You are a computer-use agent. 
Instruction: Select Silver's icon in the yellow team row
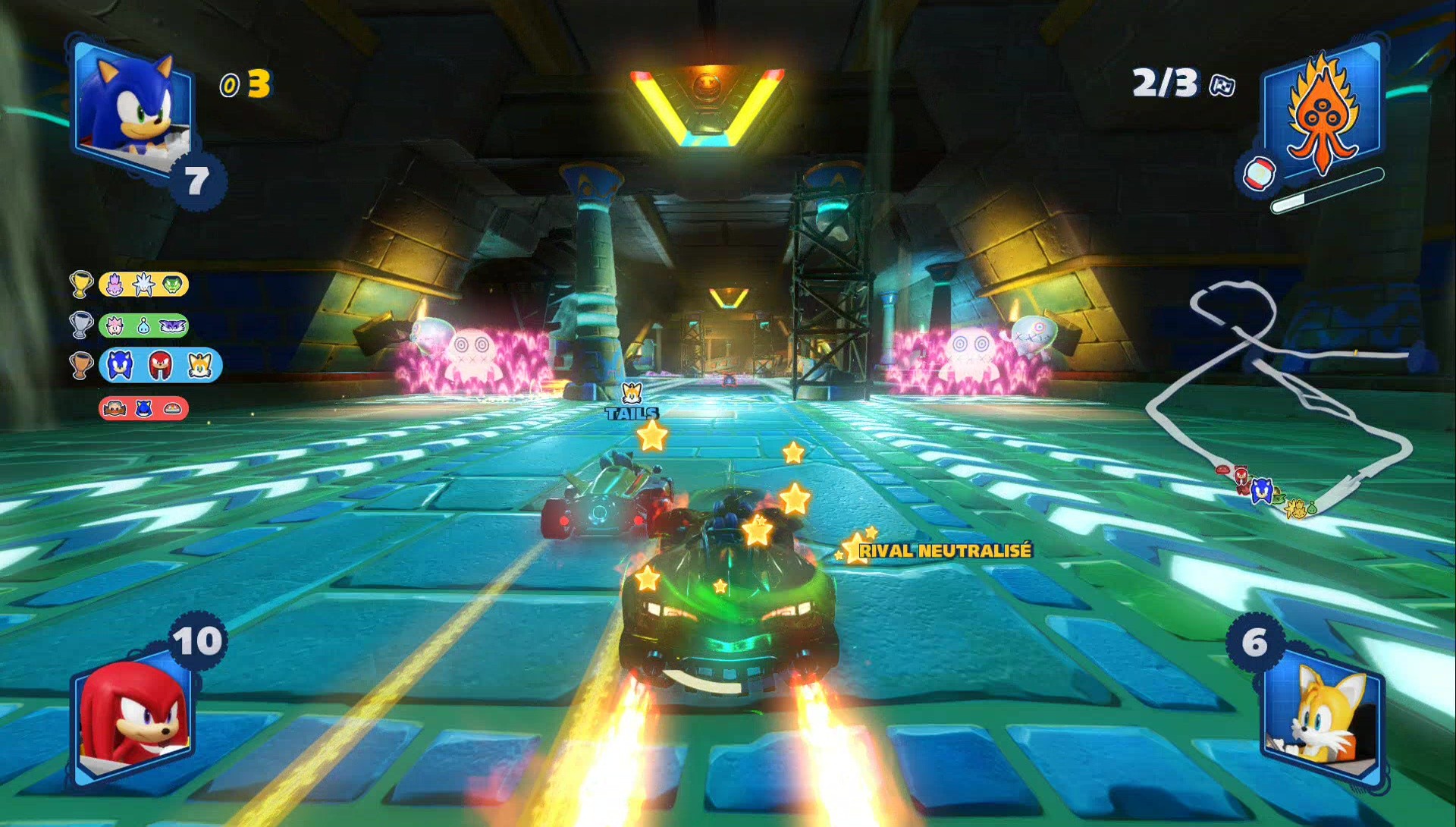coord(143,285)
